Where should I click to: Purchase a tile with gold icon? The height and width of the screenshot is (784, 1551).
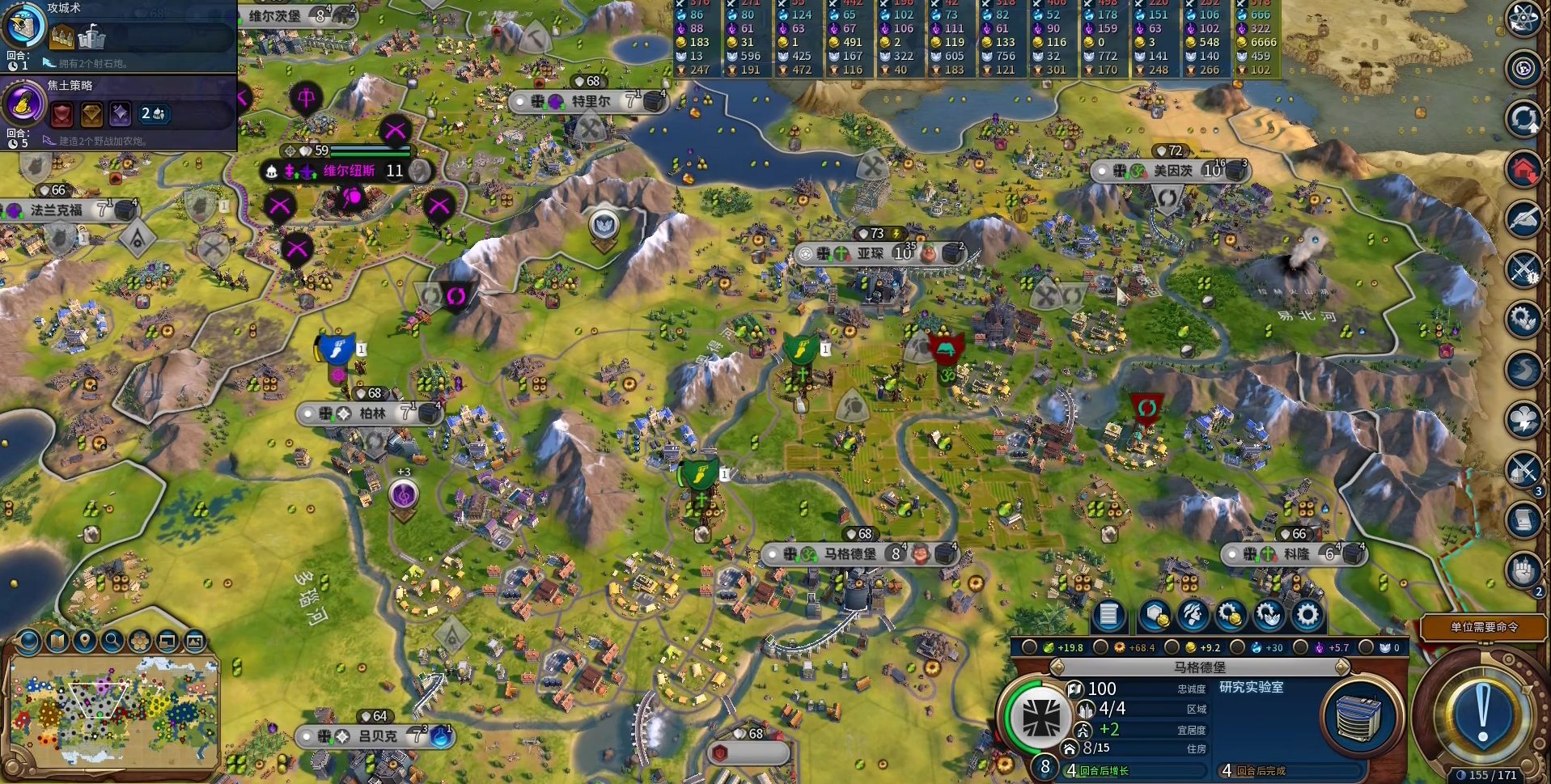[1154, 616]
